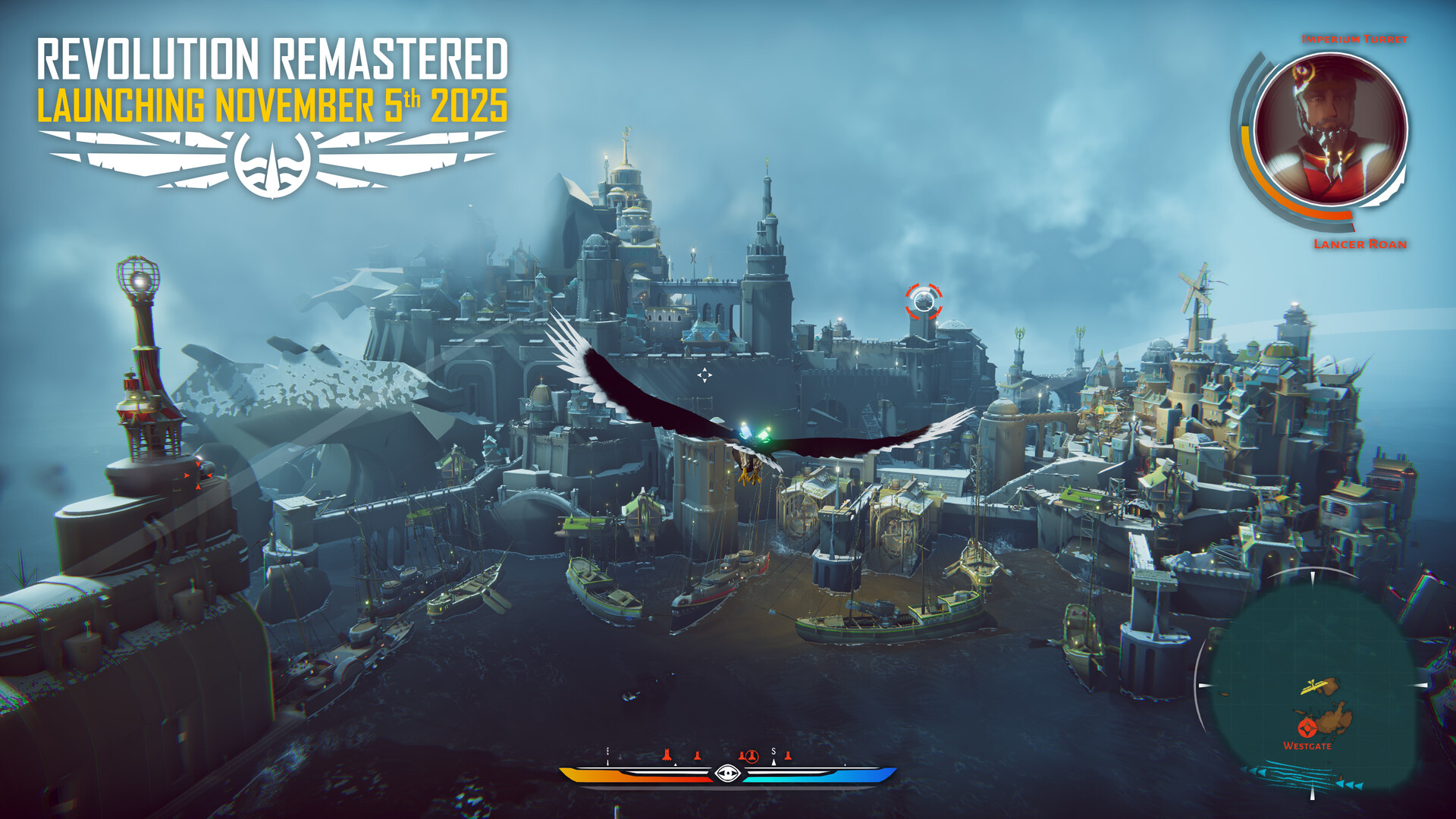Screen dimensions: 1456x819
Task: Select the leftmost red turret marker on the compass
Action: tap(667, 755)
